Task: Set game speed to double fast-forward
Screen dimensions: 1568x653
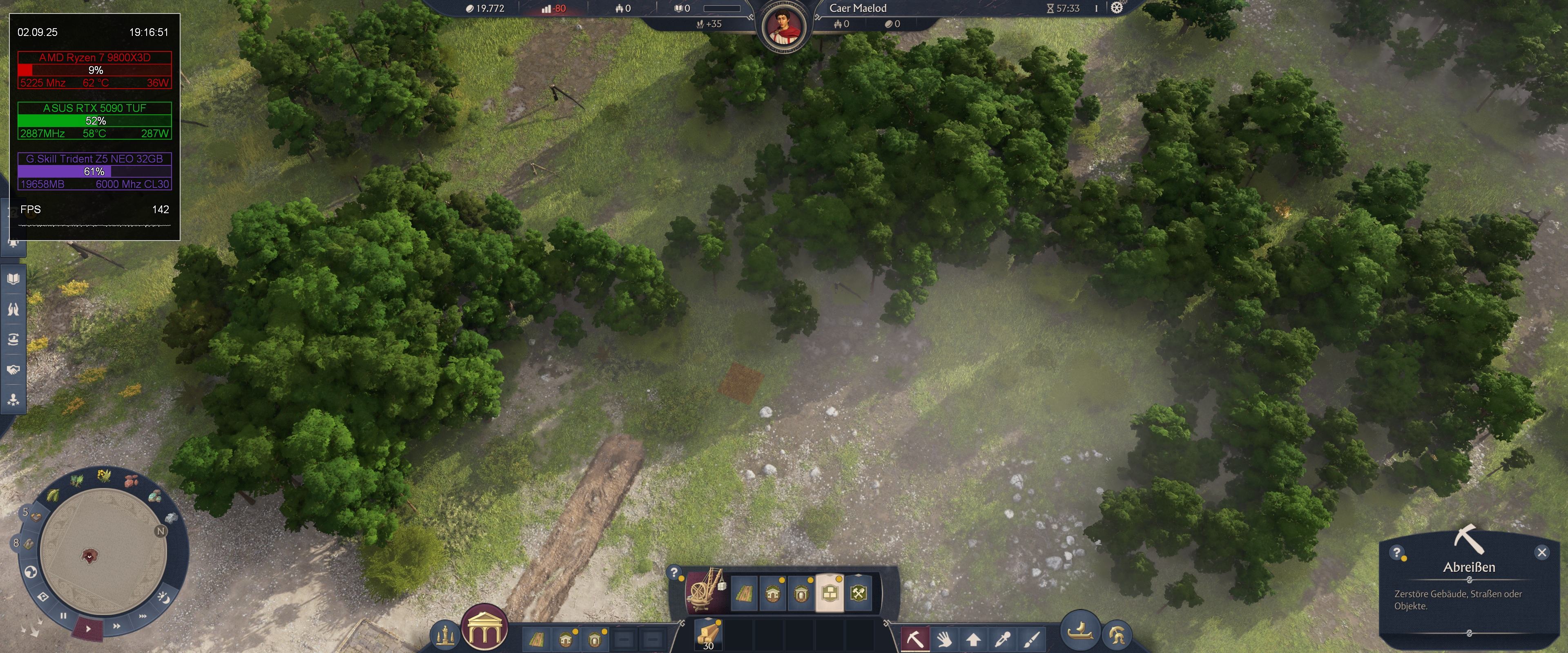Action: (x=116, y=626)
